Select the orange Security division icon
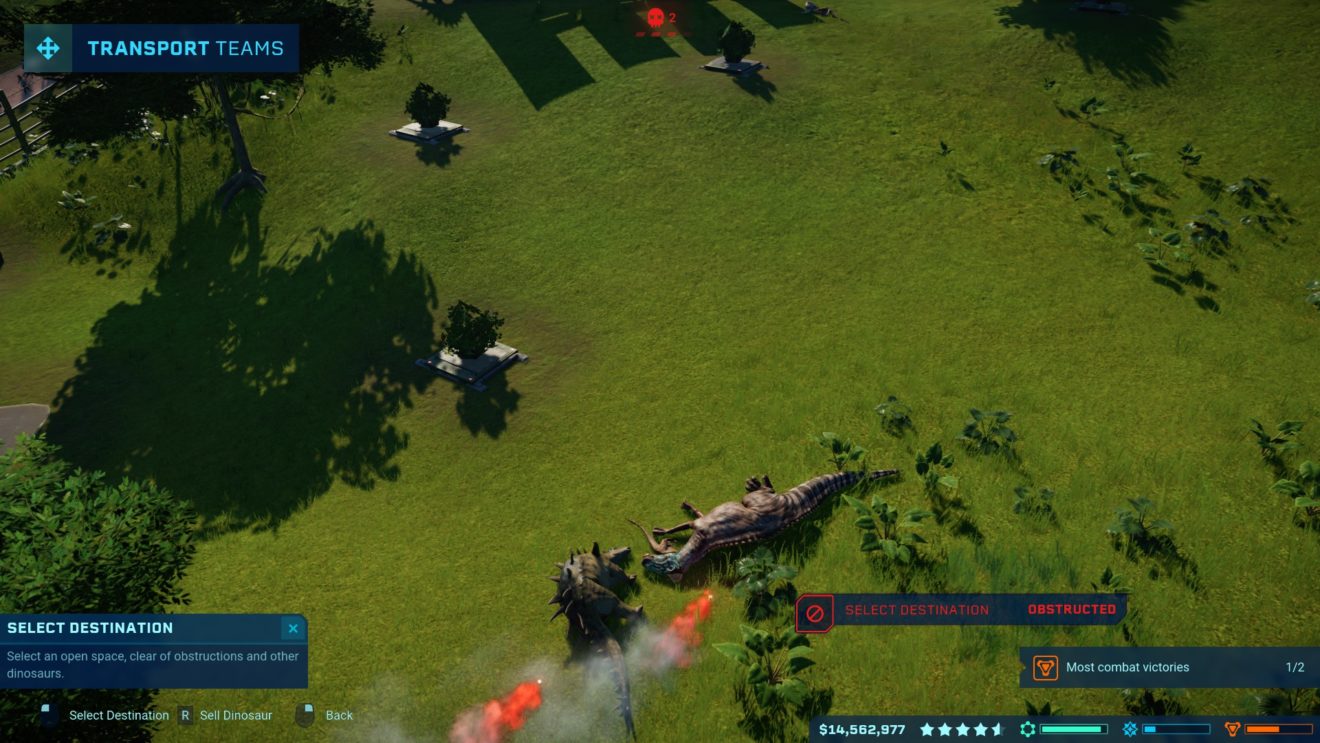The image size is (1320, 743). point(1233,729)
